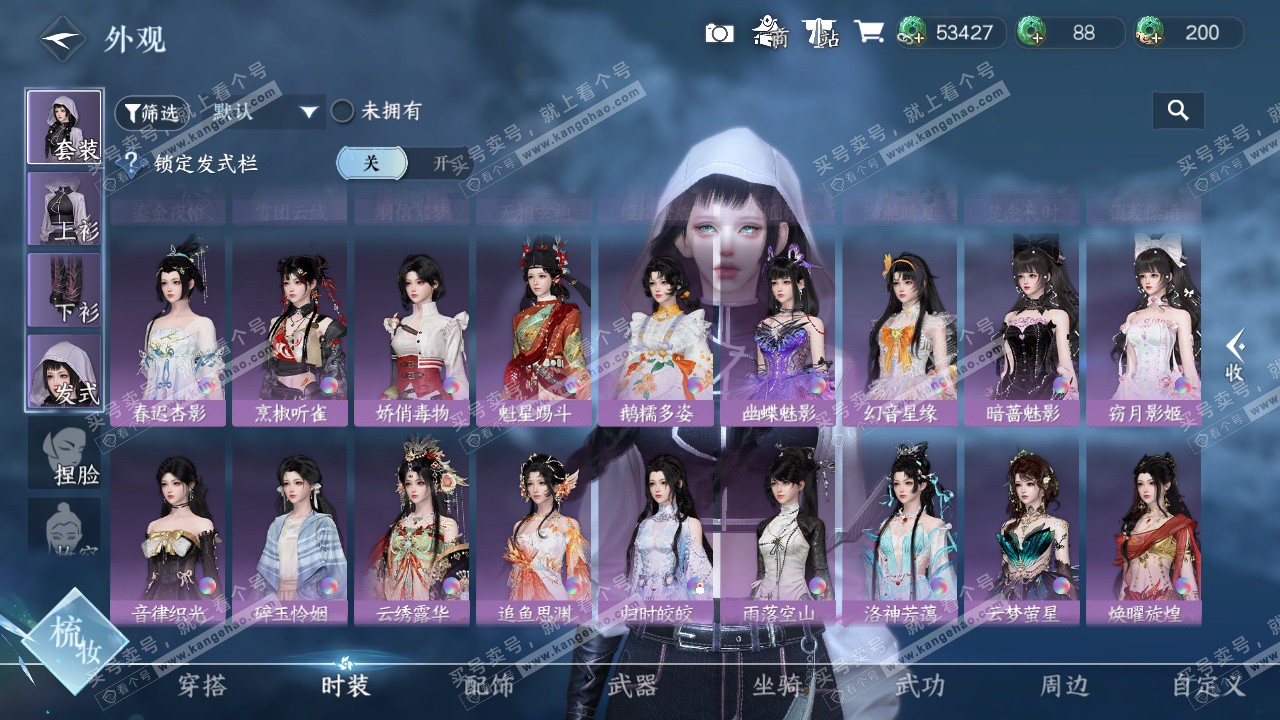Switch to the 上衫 upper garment category

64,208
